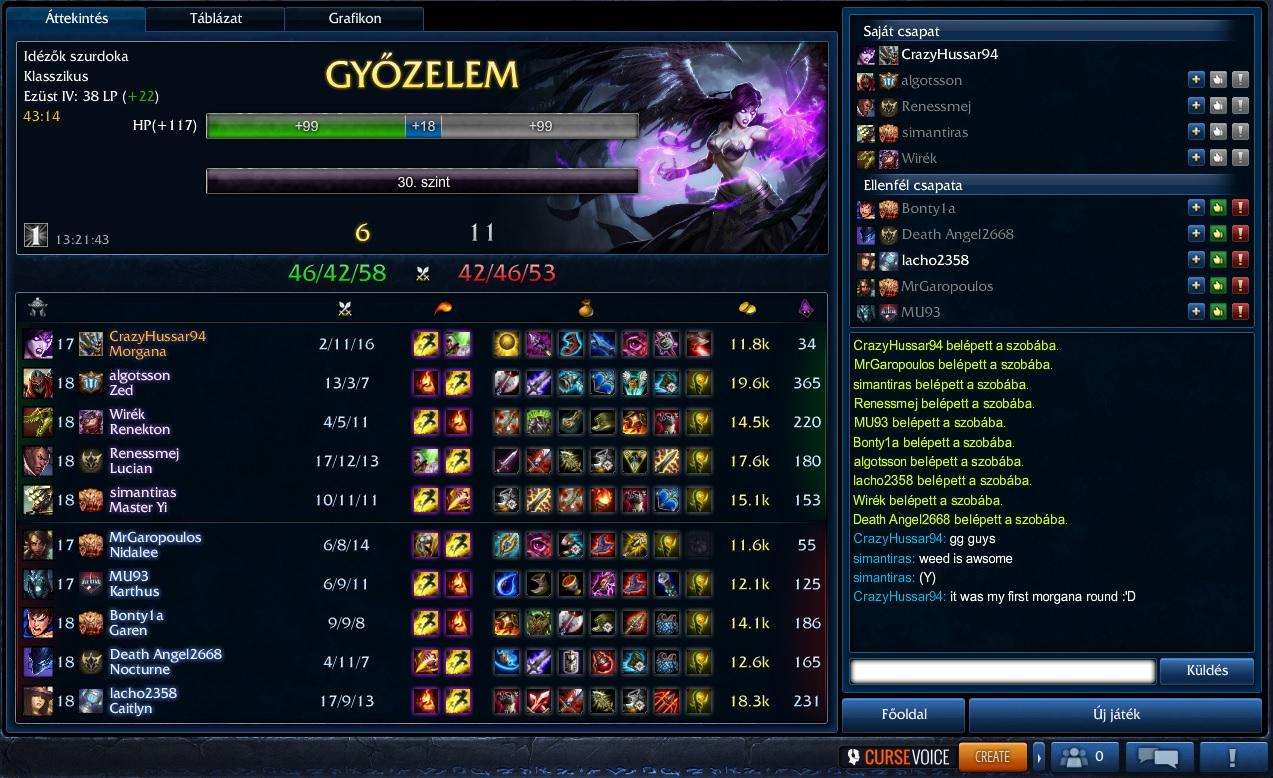Select lacho2358 Caitlyn scoreboard row

(420, 701)
